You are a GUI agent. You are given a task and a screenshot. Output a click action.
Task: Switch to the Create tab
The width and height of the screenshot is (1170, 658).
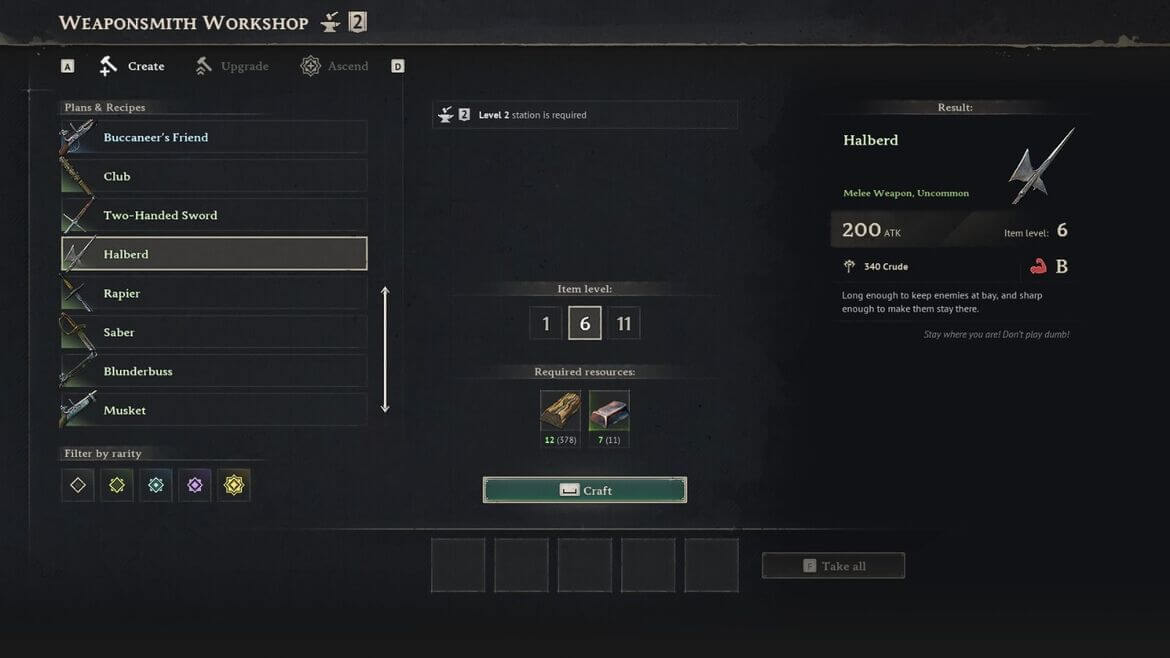tap(132, 66)
